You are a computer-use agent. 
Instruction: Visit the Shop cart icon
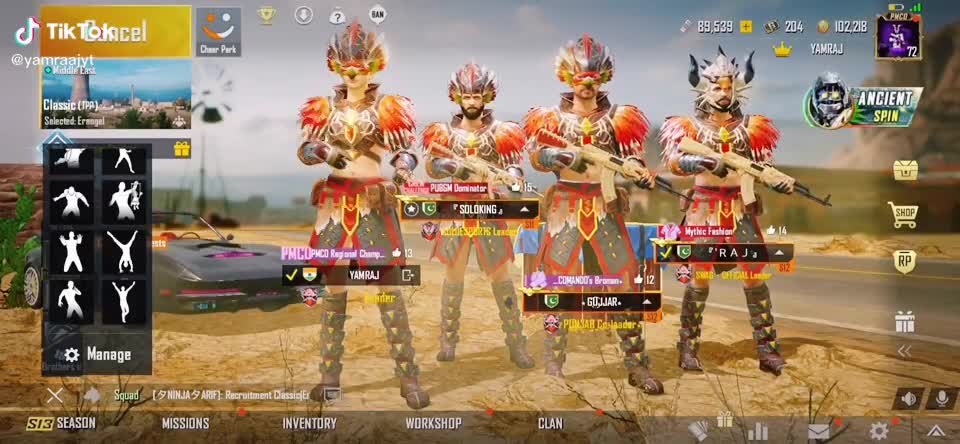(904, 213)
